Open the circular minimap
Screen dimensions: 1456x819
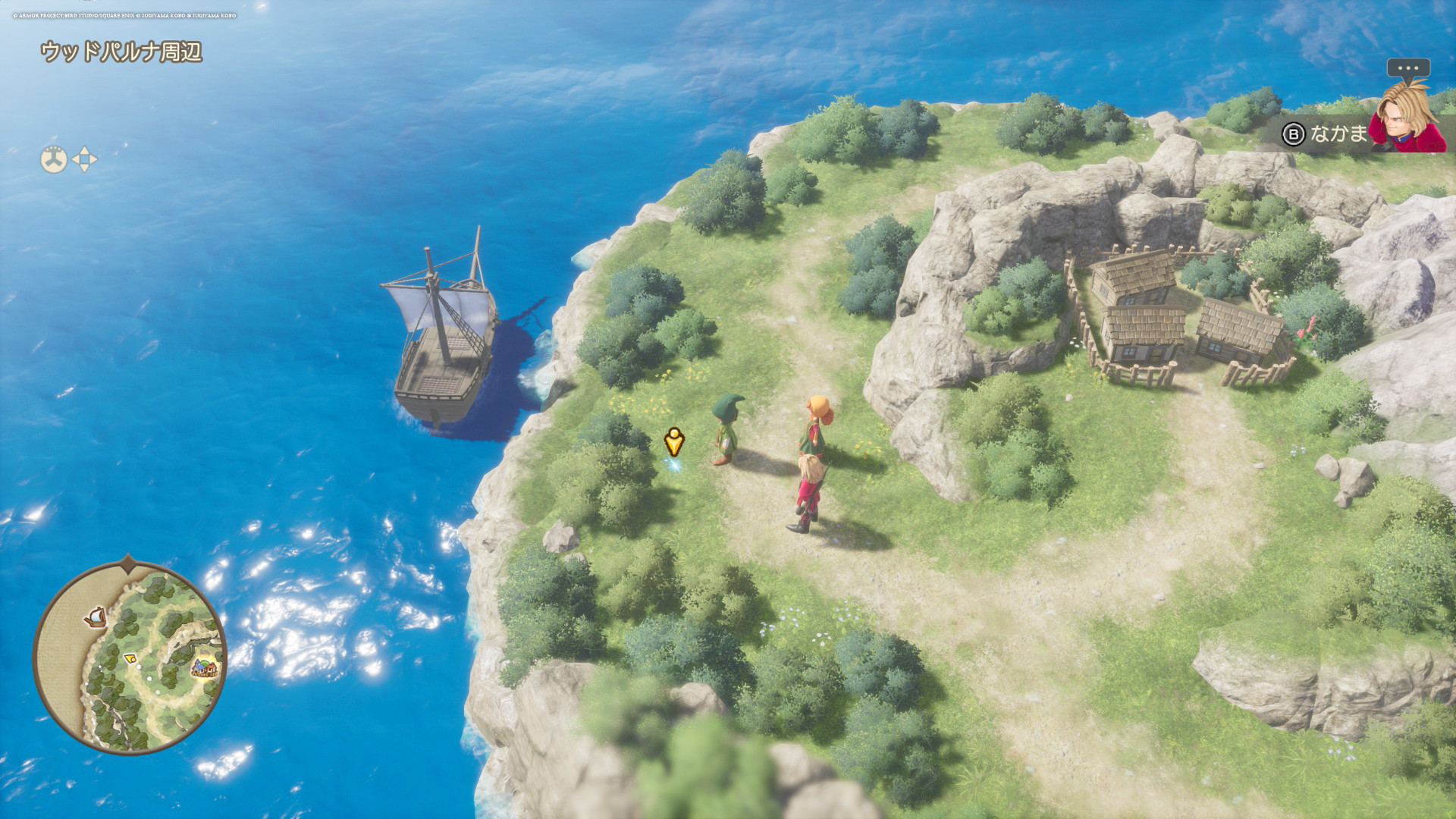[x=130, y=657]
